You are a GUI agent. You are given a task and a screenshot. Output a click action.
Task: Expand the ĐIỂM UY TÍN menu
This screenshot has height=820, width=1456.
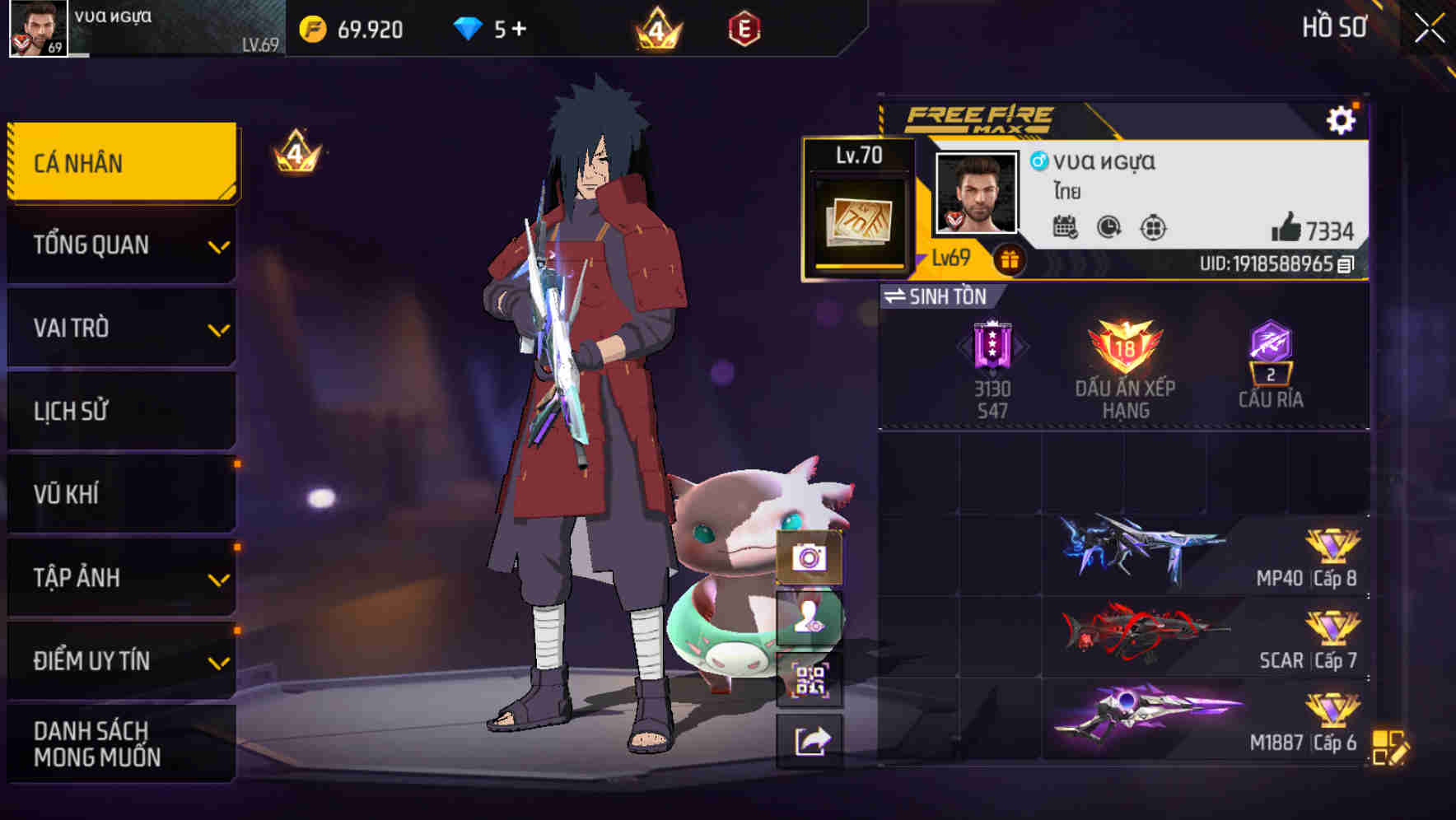(120, 659)
